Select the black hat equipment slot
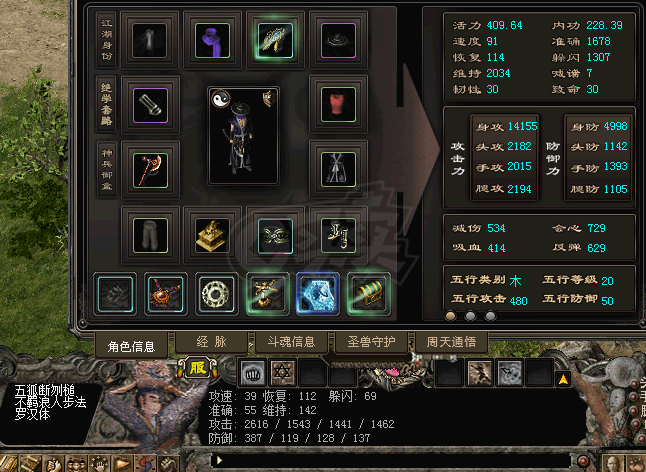The image size is (646, 472). point(337,40)
